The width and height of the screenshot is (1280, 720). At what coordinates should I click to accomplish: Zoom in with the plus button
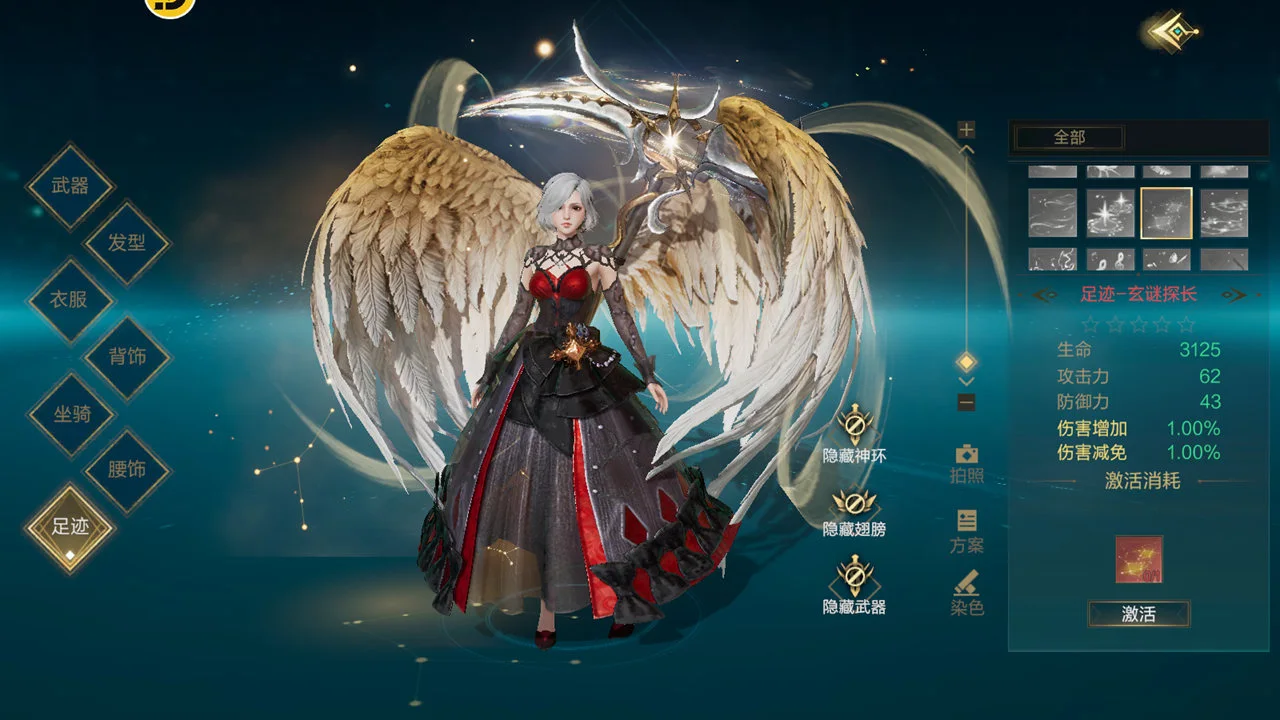coord(966,130)
